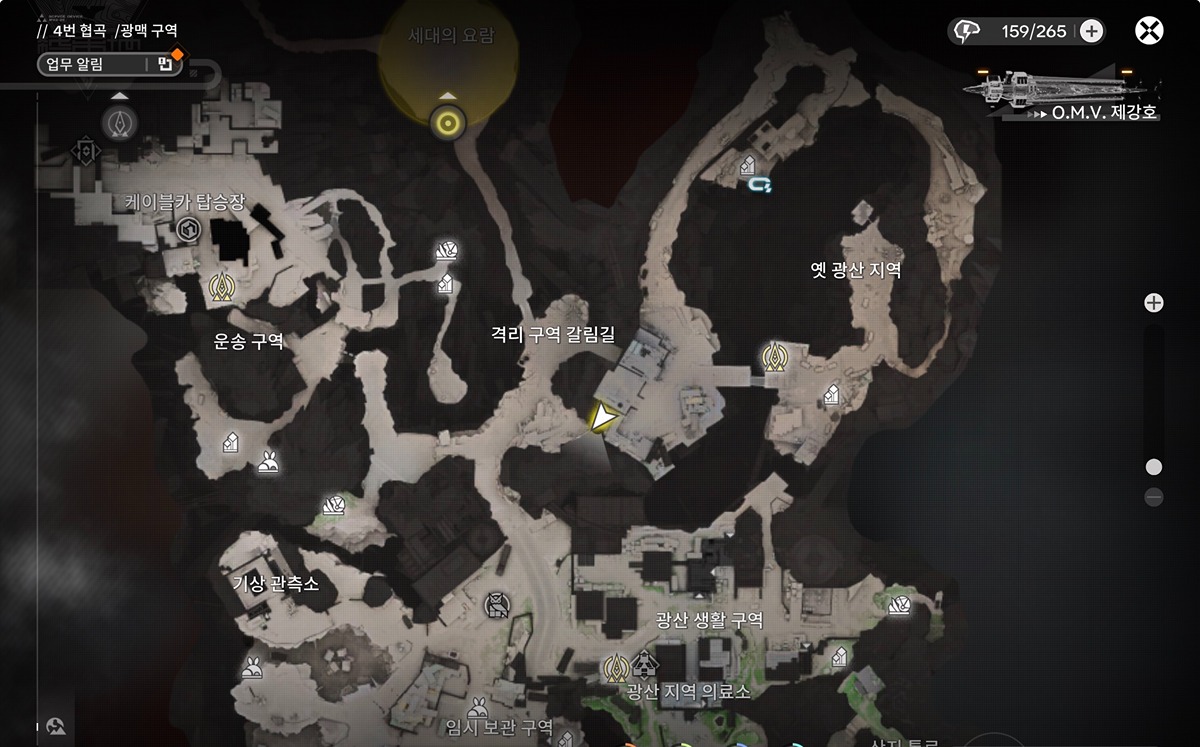Select the teleport marker below 옛 광산 지역

[773, 356]
